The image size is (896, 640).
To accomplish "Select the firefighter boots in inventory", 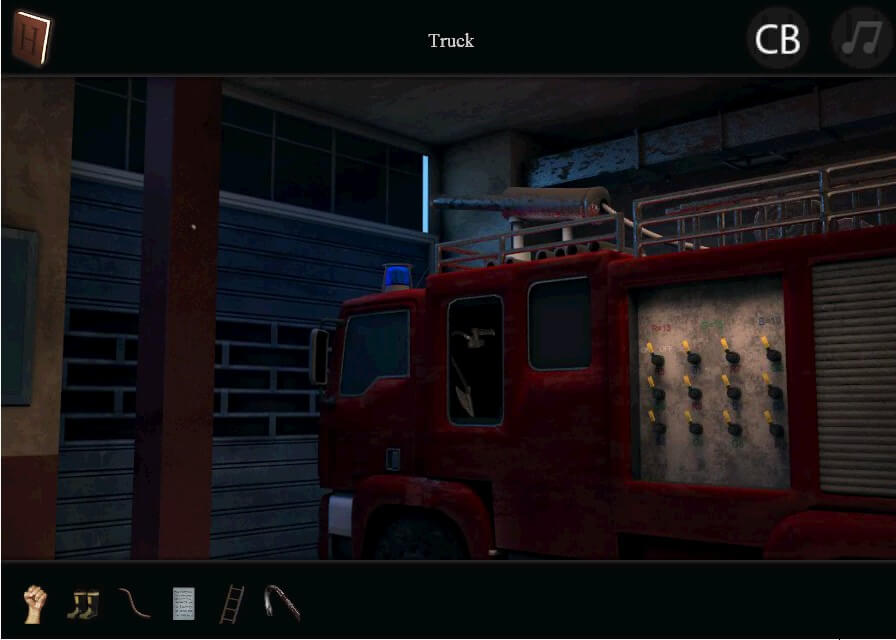I will tap(83, 604).
